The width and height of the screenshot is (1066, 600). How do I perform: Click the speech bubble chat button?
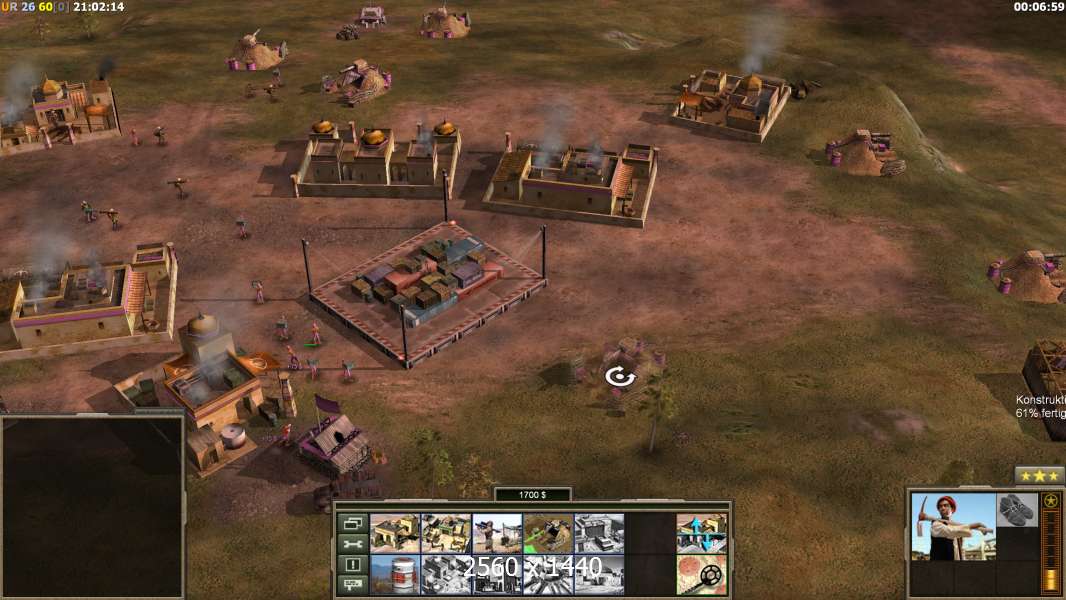[x=351, y=585]
